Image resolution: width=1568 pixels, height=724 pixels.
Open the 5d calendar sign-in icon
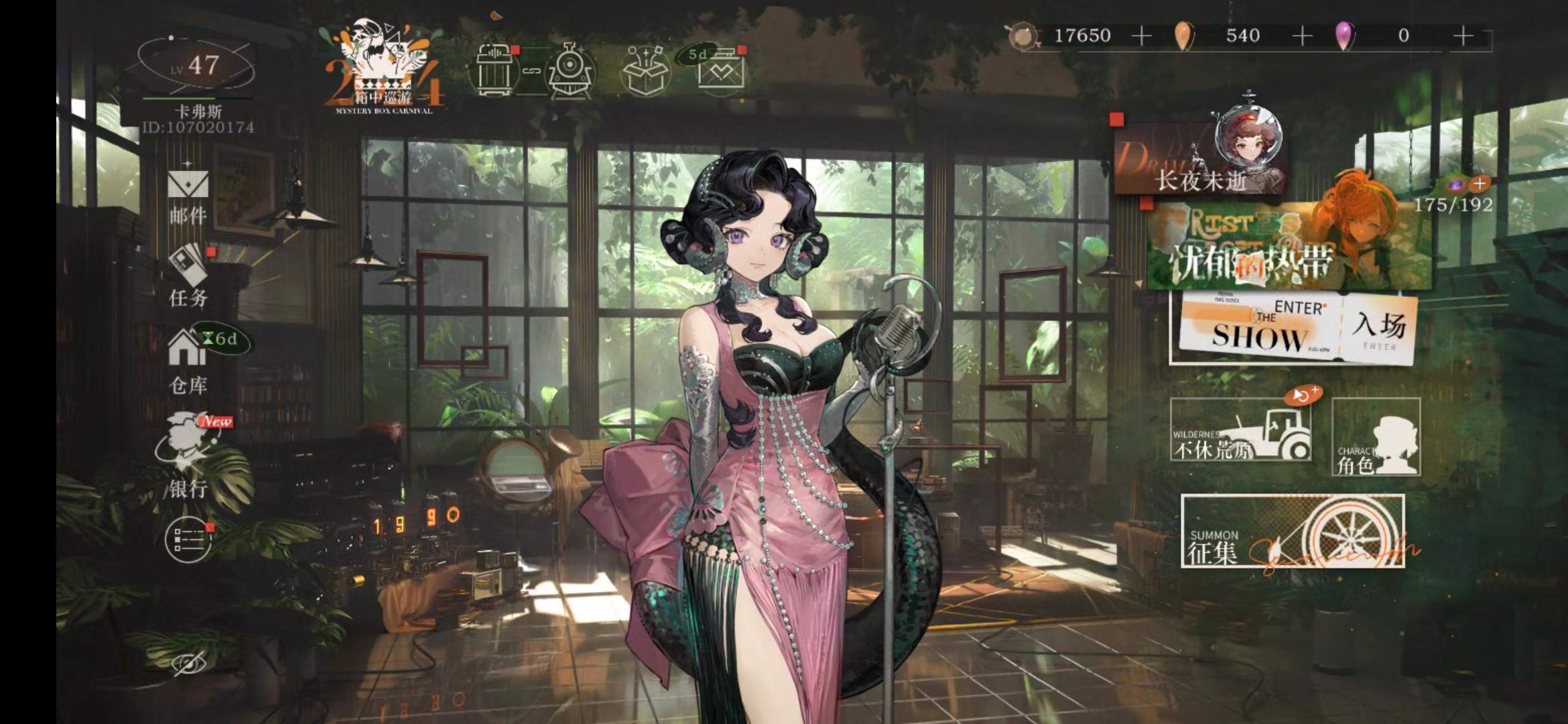720,70
